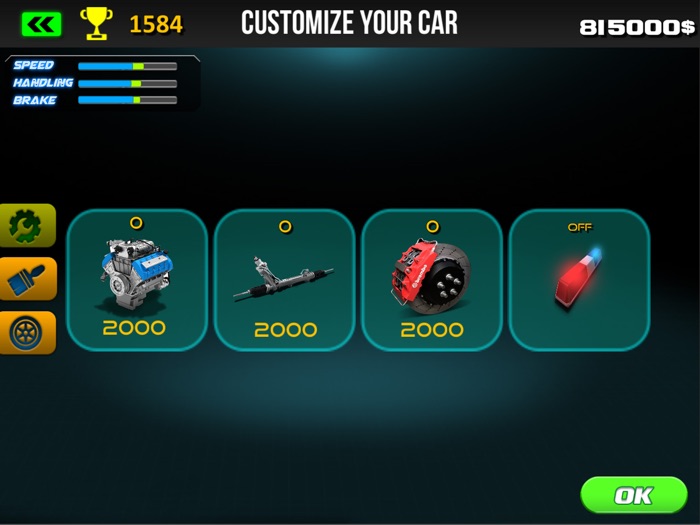Switch to the gear upgrades tab
Viewport: 700px width, 525px height.
click(x=27, y=226)
